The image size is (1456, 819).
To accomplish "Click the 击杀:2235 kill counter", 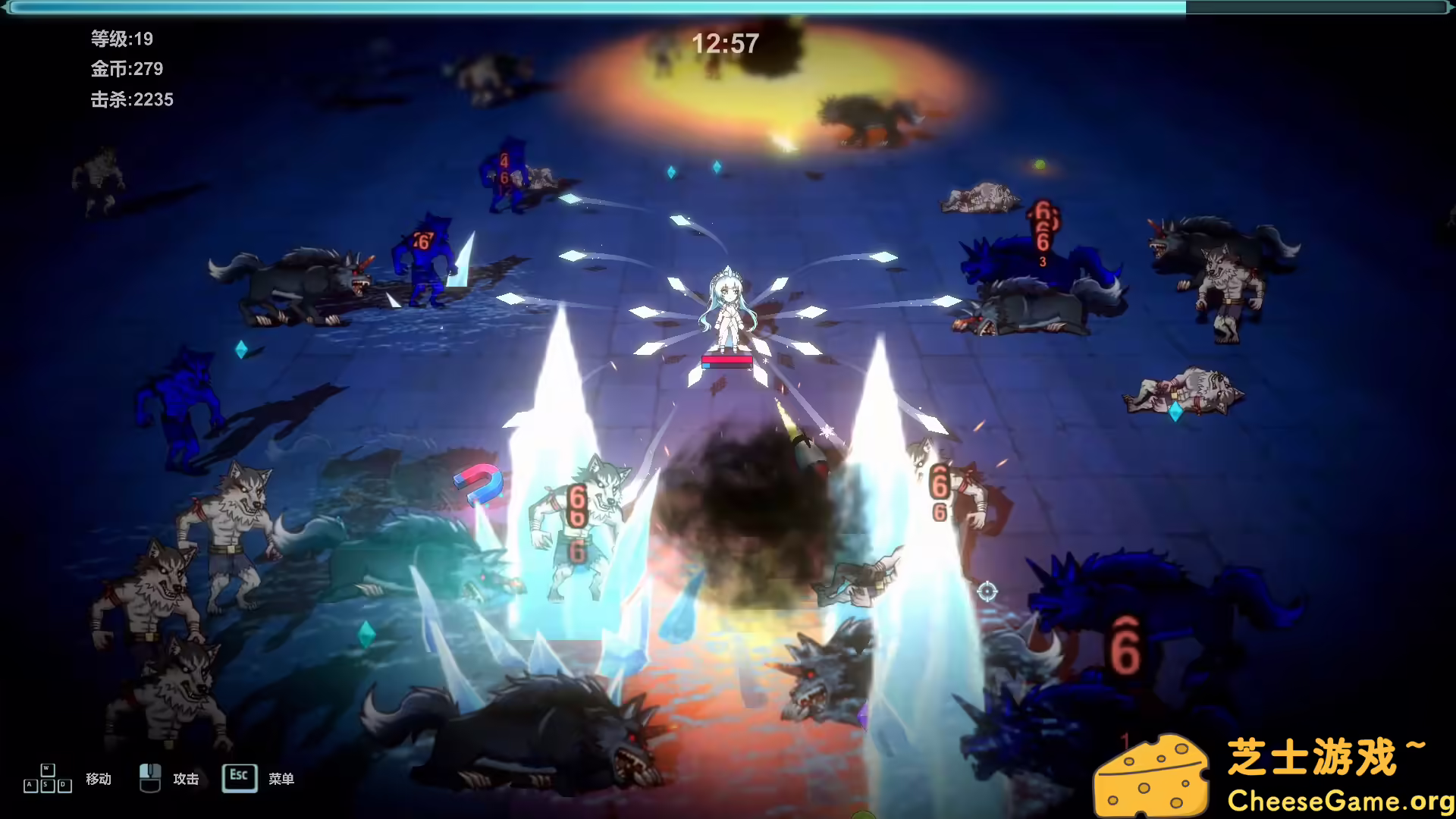I will point(132,99).
